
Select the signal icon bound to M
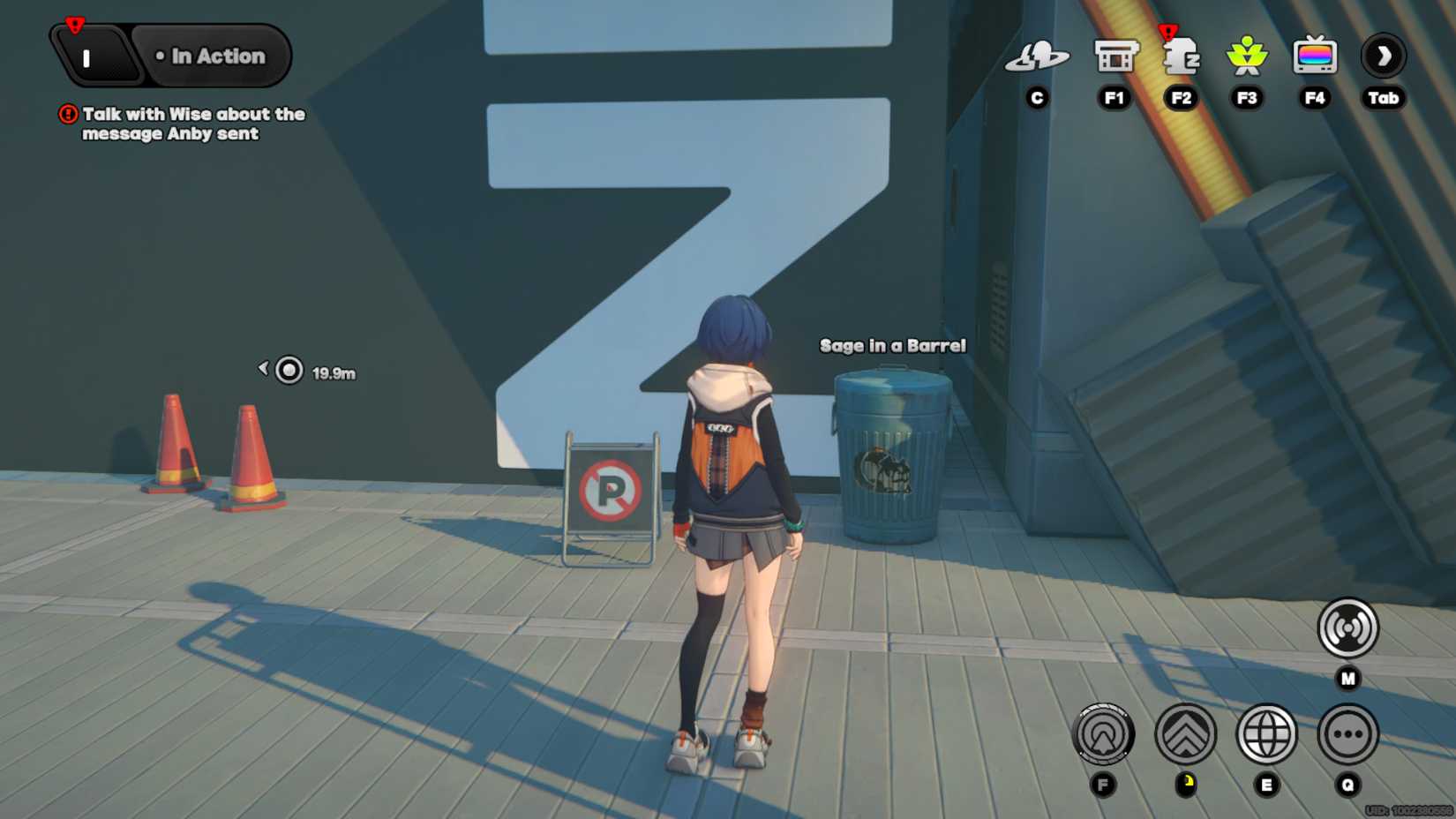tap(1346, 627)
